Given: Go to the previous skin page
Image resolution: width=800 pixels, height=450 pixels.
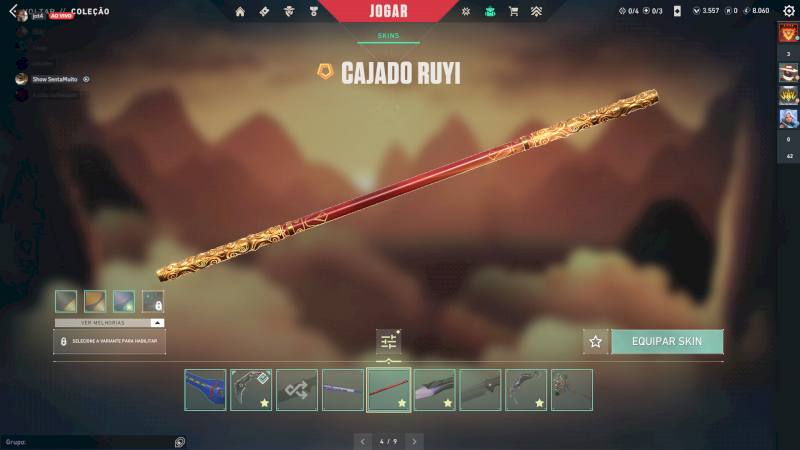Looking at the screenshot, I should 362,440.
